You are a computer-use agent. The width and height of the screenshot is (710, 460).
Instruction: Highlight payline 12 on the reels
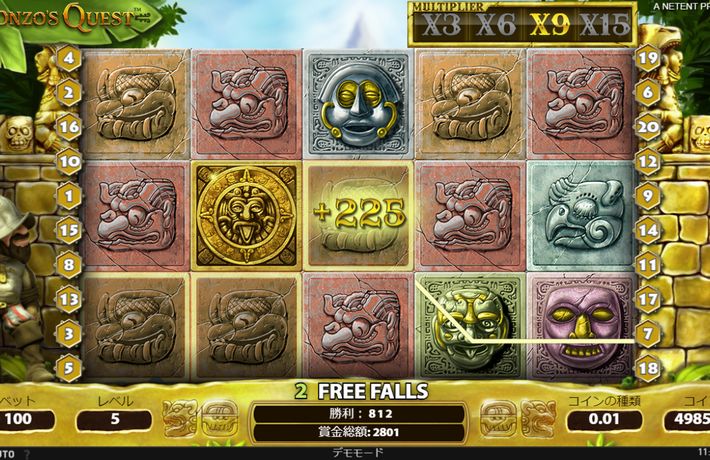click(x=647, y=160)
